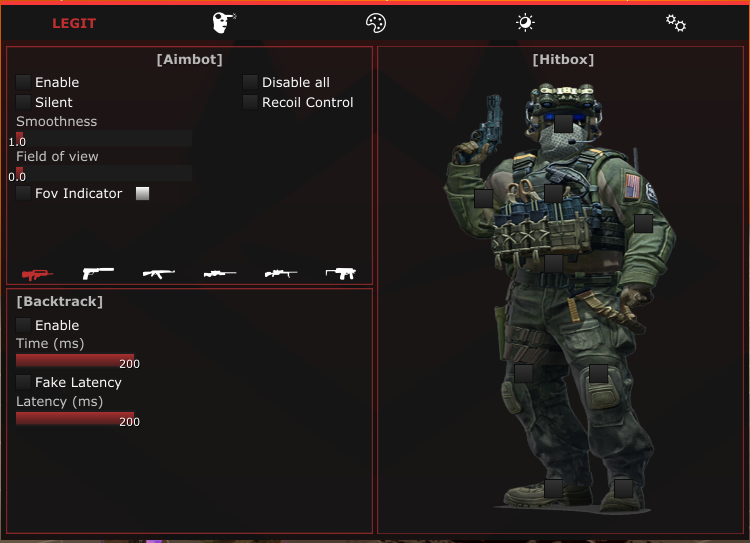
Task: Click the Smoothness slider
Action: (x=104, y=137)
